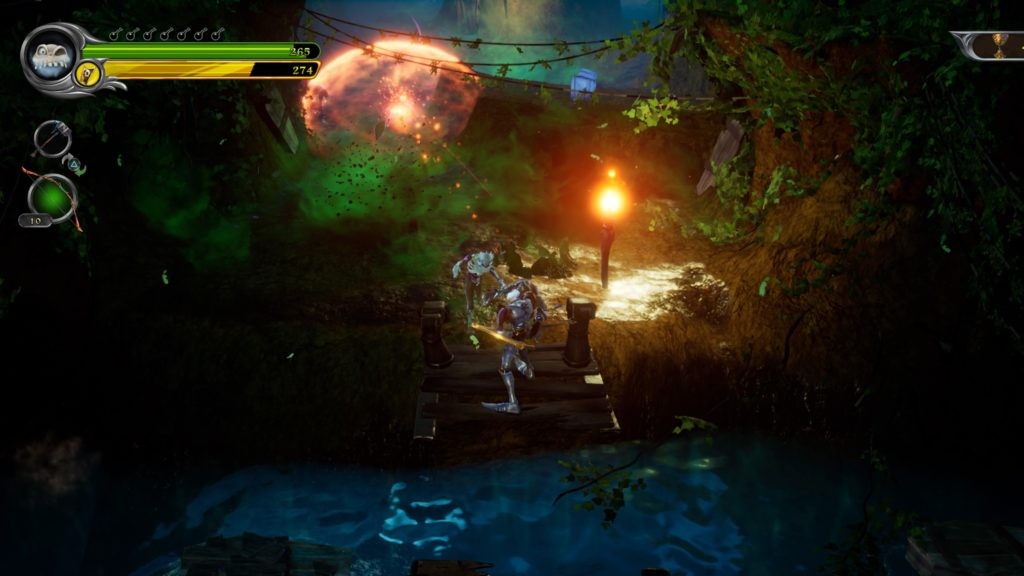This screenshot has height=576, width=1024.
Task: Click the golden chalice icon
Action: click(x=997, y=45)
